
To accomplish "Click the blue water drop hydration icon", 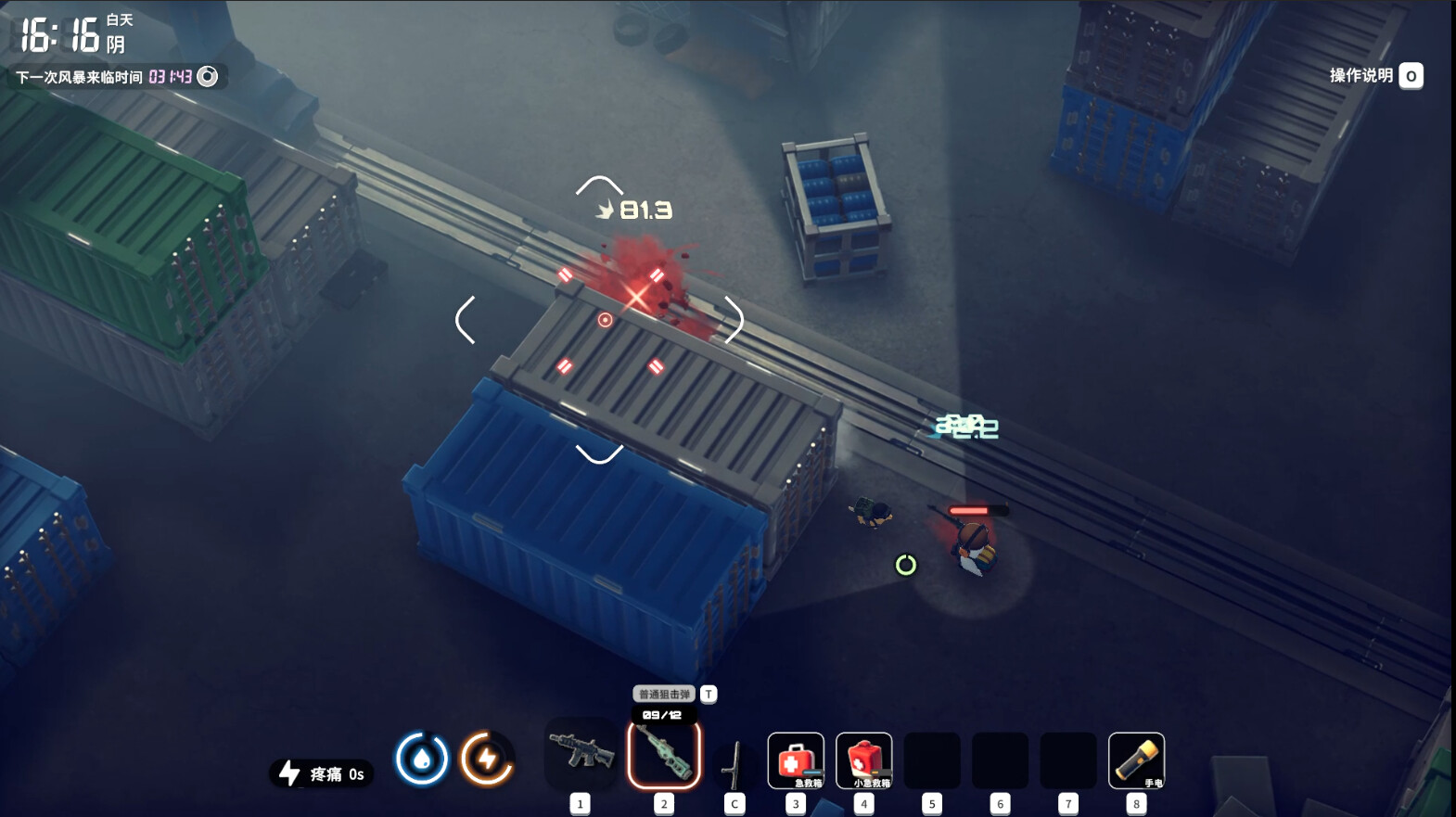I will pos(422,759).
